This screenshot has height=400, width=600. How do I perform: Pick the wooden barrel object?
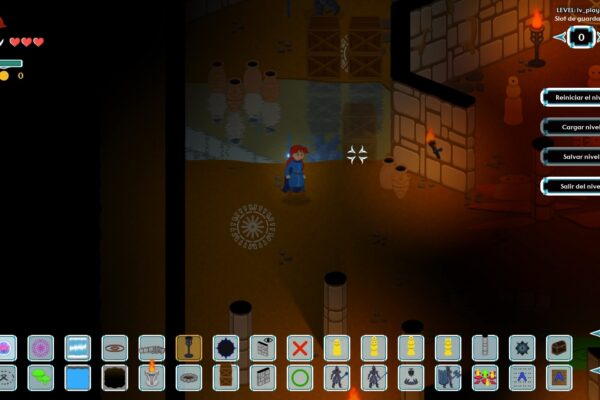[225, 377]
